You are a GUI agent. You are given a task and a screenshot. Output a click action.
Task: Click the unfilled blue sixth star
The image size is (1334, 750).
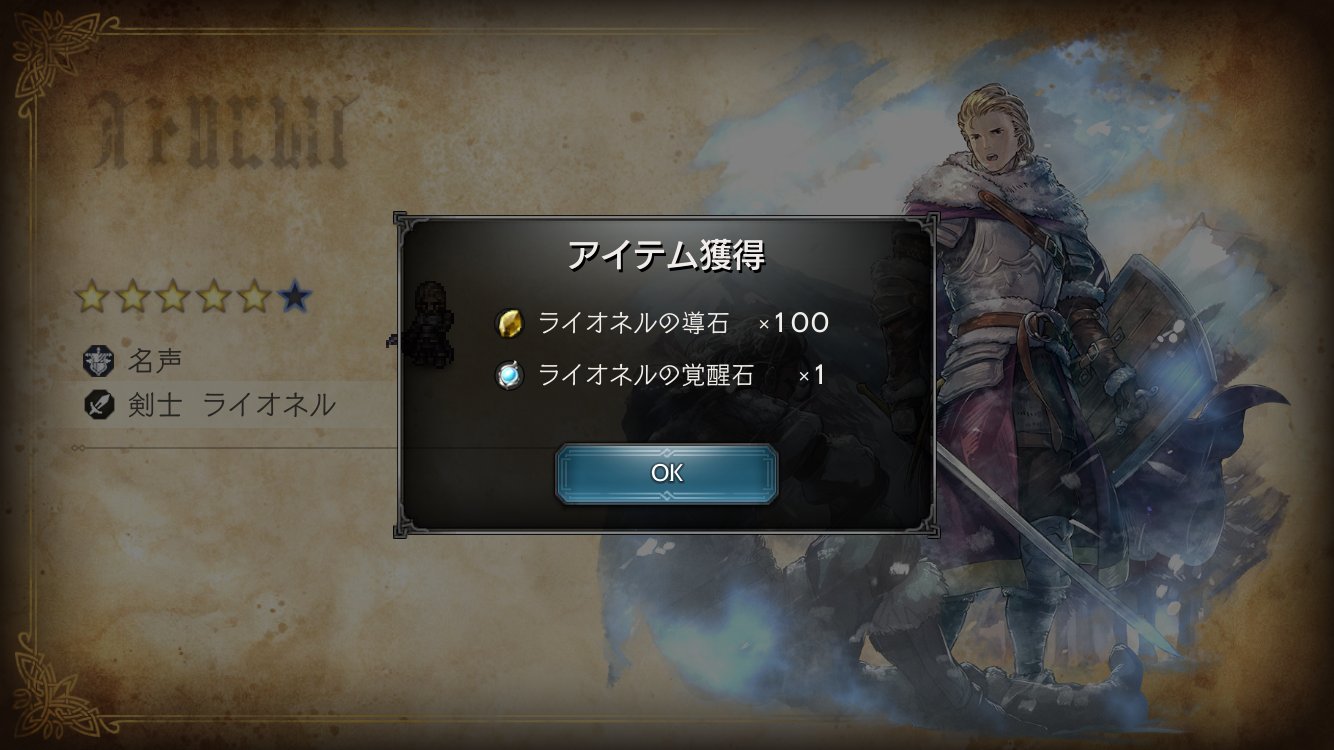[292, 297]
